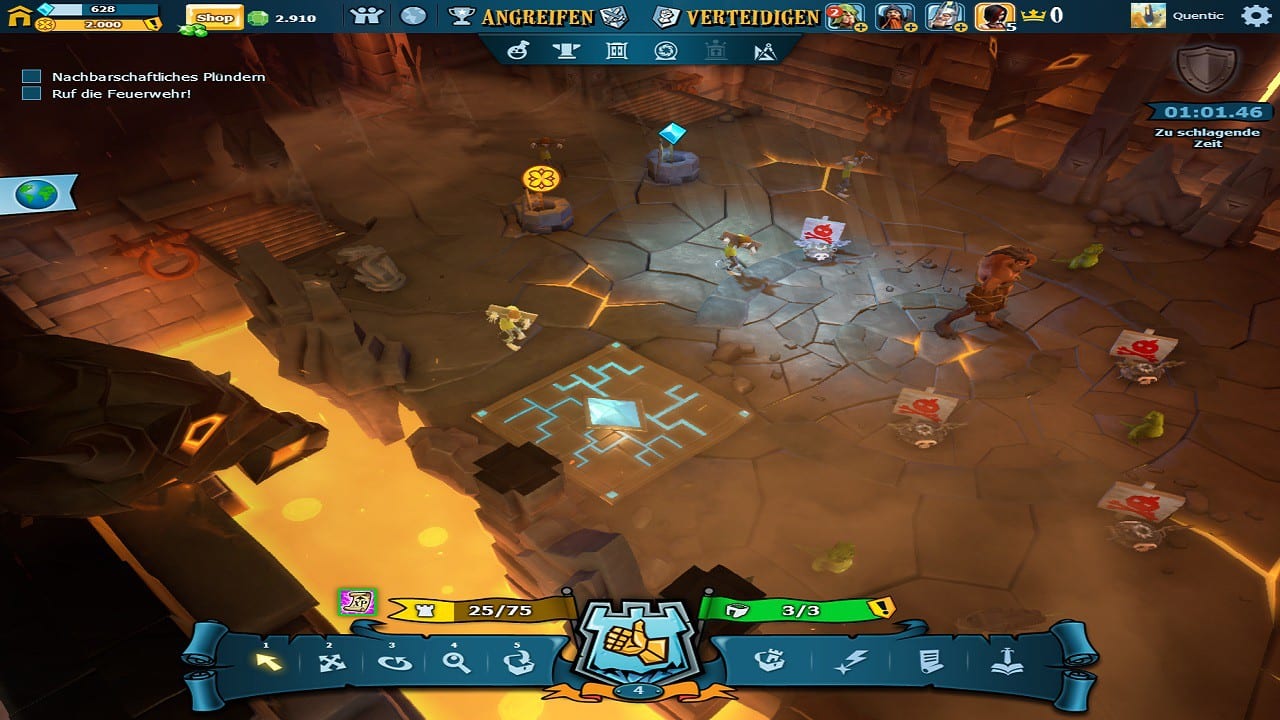Toggle the Ruf die Feuerwehr objective
The width and height of the screenshot is (1280, 720).
pos(31,93)
